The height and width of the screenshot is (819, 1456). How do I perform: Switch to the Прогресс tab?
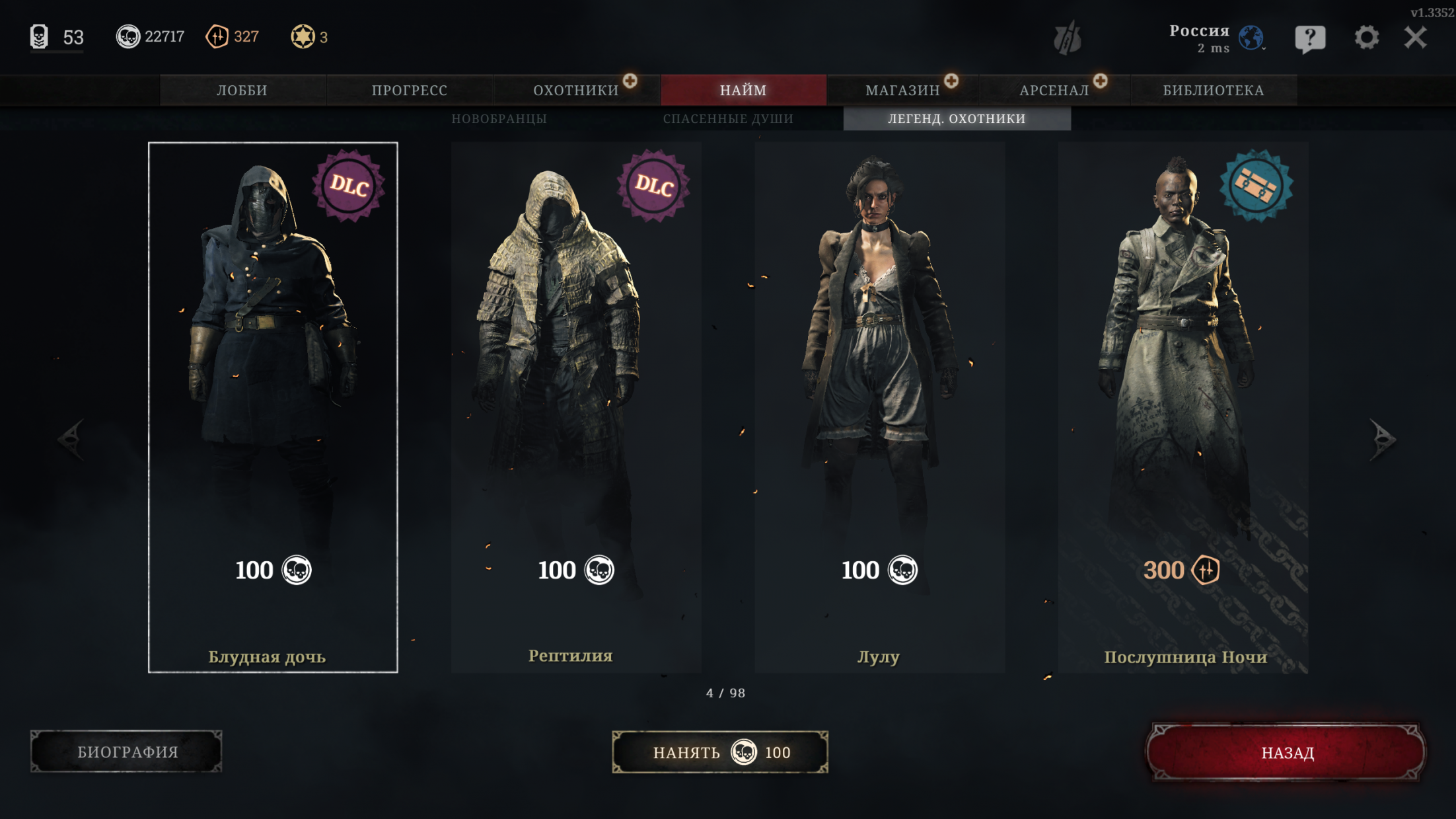[x=410, y=91]
